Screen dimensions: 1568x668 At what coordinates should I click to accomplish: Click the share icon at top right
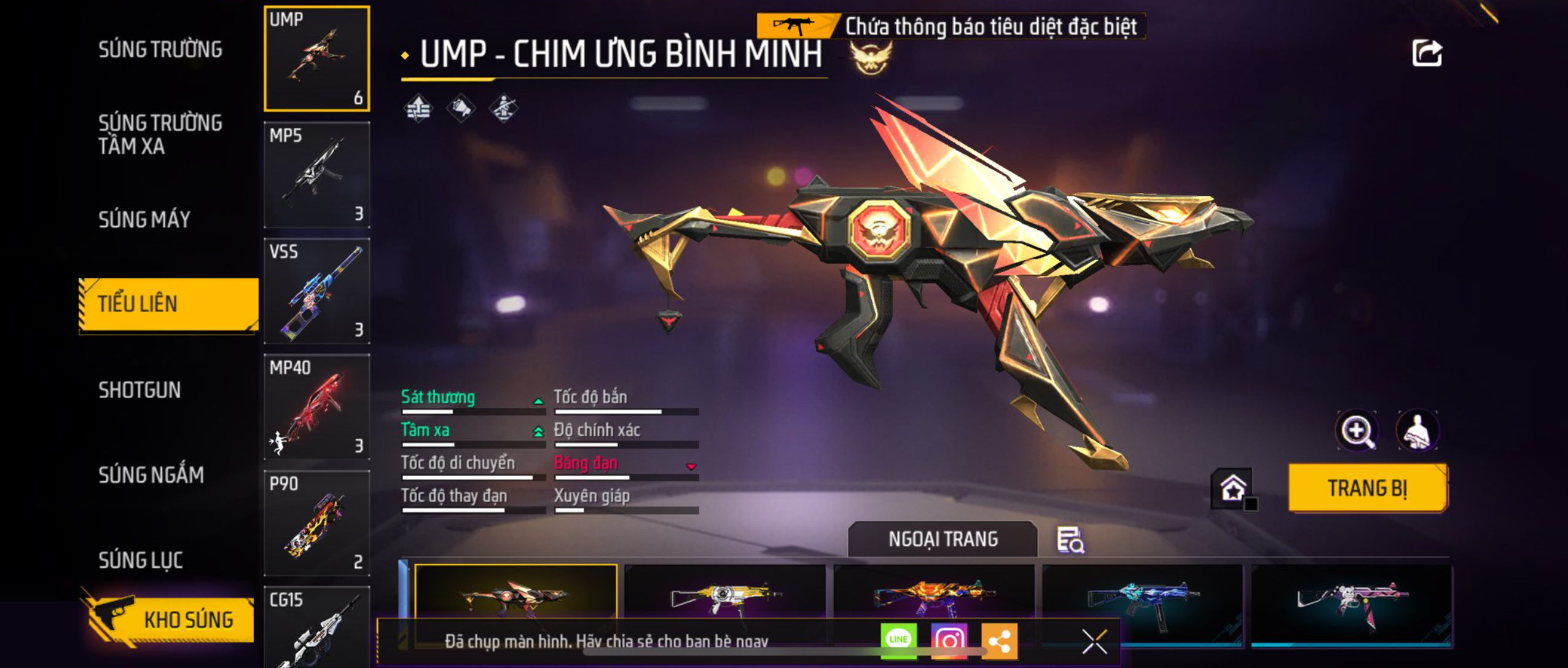[x=1427, y=53]
